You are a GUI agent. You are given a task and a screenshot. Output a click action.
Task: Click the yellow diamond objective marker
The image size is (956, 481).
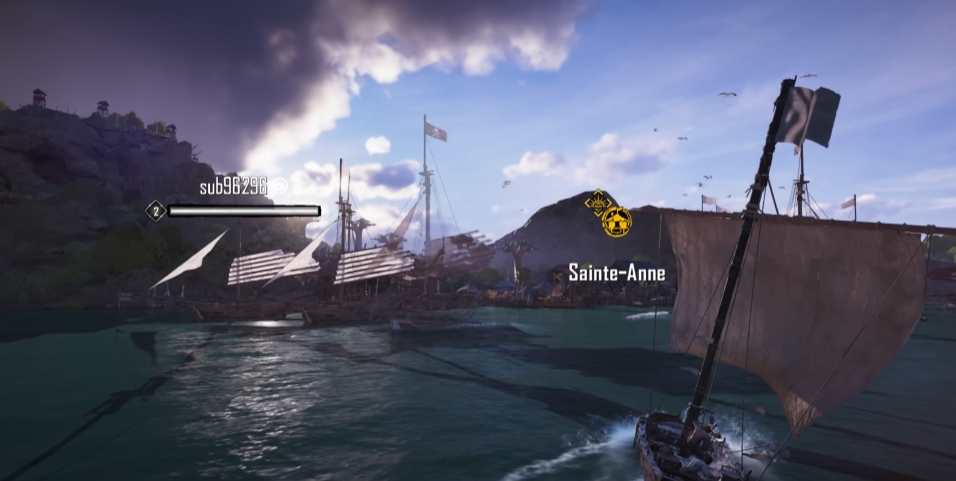coord(598,202)
